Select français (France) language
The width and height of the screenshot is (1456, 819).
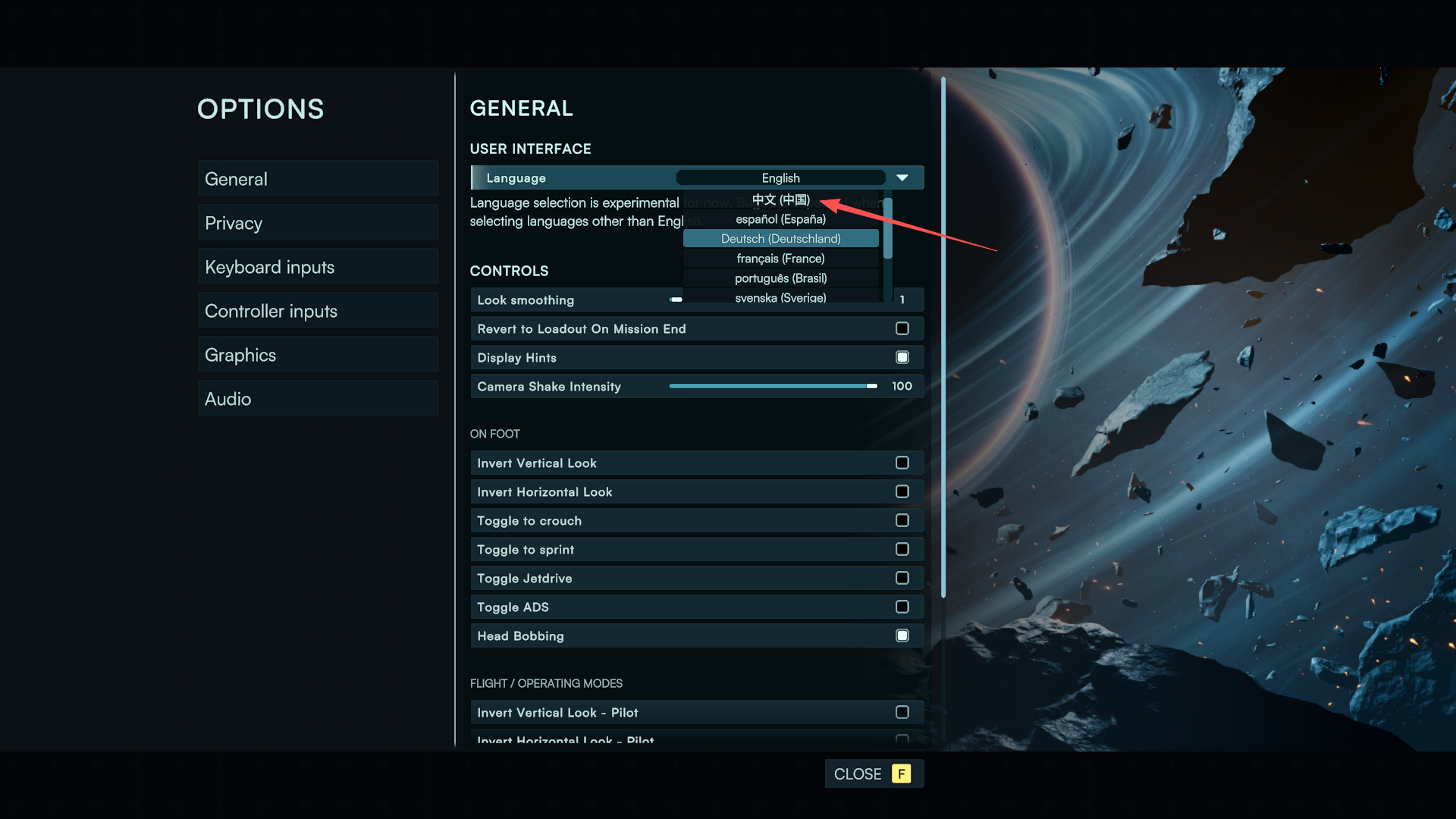(780, 259)
